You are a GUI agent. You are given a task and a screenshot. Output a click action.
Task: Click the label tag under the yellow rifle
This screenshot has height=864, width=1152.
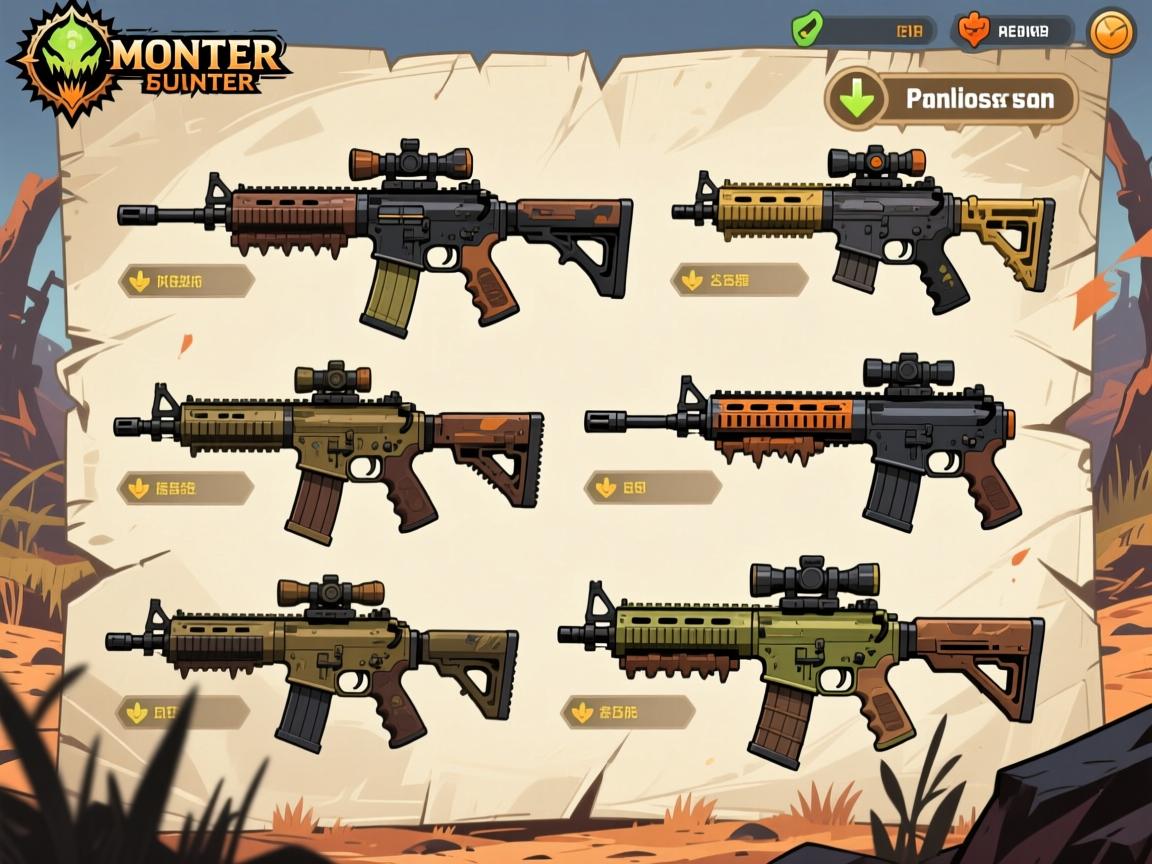click(740, 281)
